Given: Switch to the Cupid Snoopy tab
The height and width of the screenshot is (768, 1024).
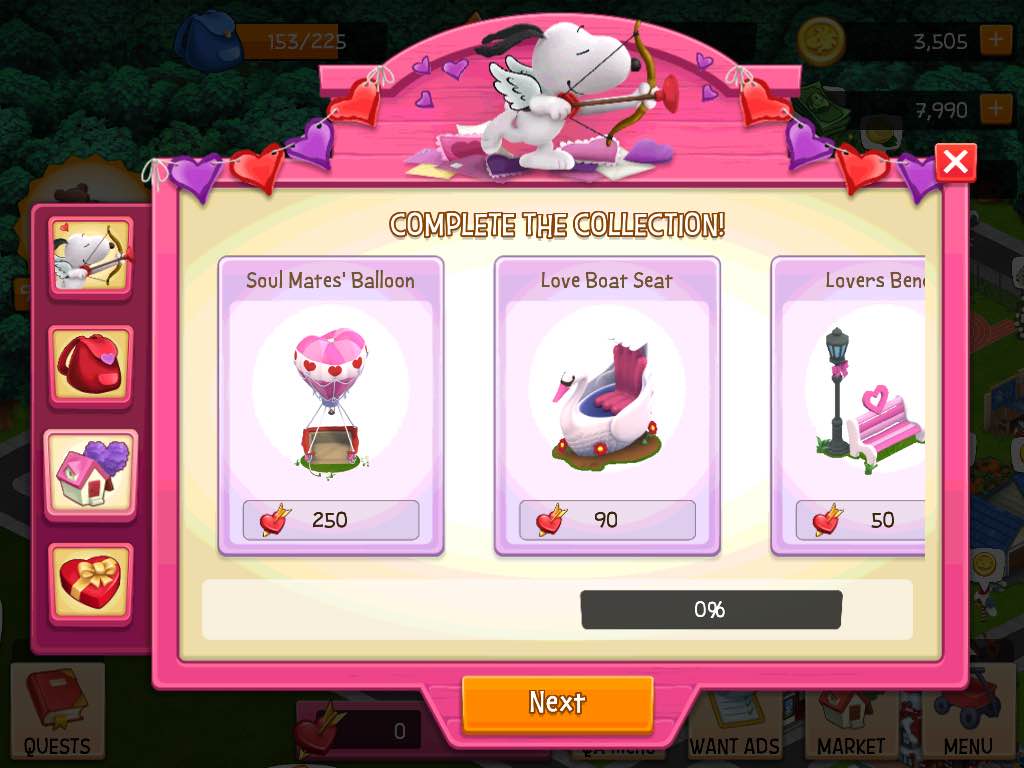Looking at the screenshot, I should (x=91, y=257).
